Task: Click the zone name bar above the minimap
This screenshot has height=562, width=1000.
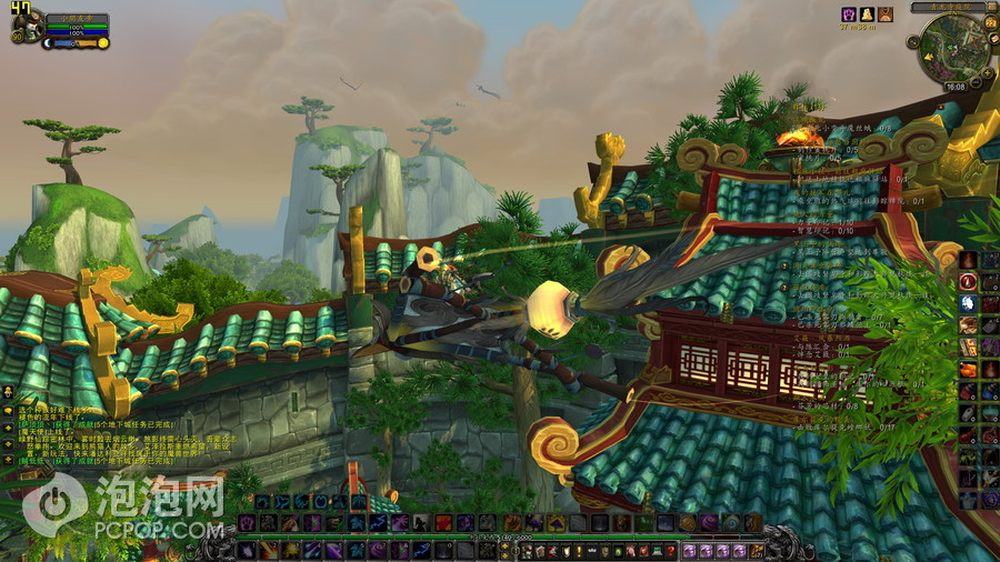Action: click(x=948, y=6)
